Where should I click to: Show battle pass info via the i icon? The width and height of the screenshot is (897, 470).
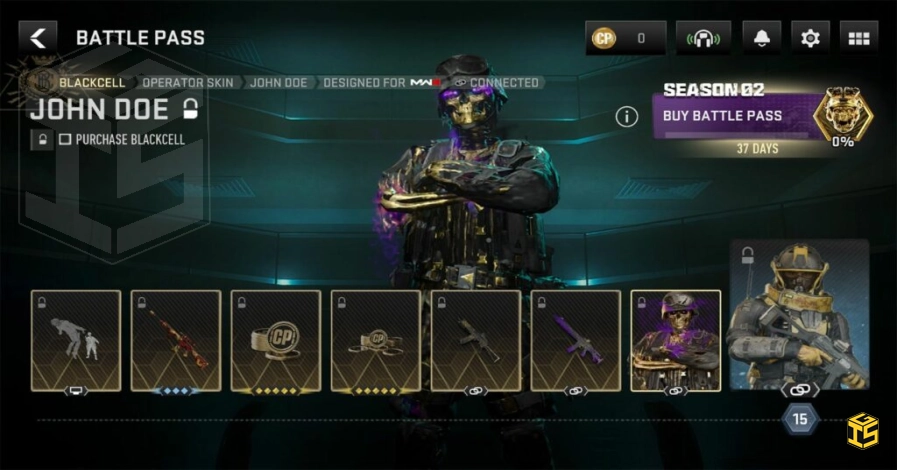(x=627, y=117)
